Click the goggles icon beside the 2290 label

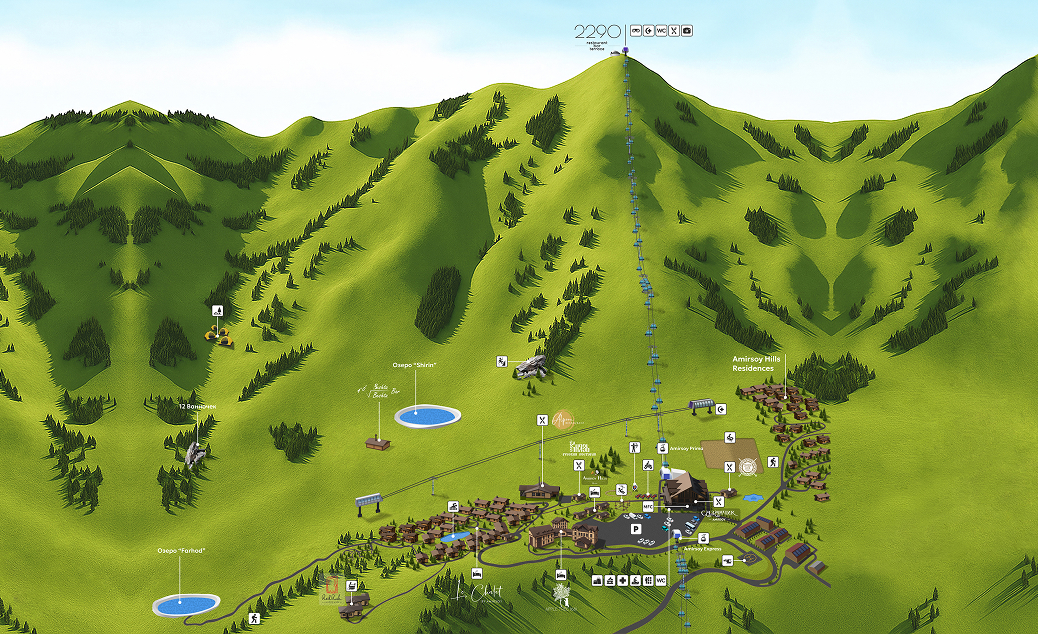[x=635, y=31]
